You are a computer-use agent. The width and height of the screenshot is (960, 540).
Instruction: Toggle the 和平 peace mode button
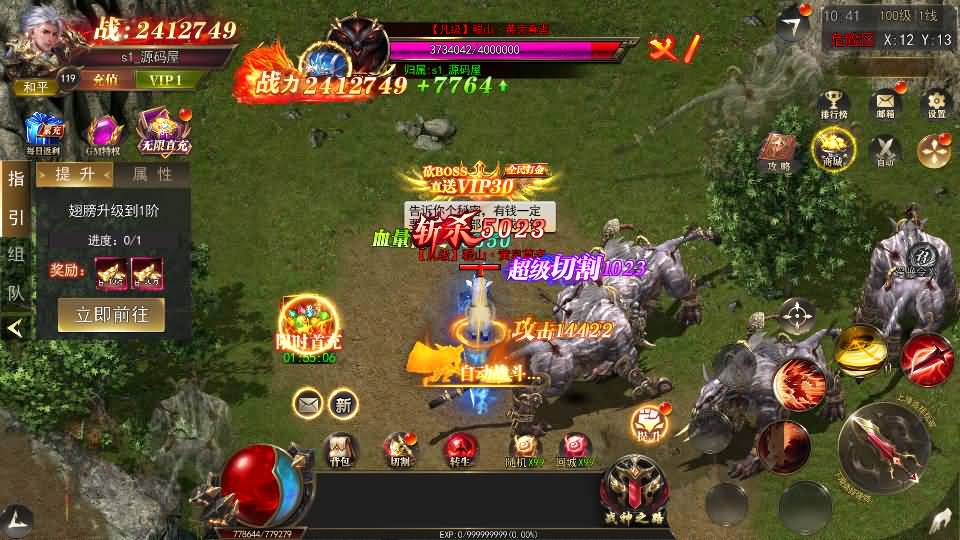tap(34, 86)
